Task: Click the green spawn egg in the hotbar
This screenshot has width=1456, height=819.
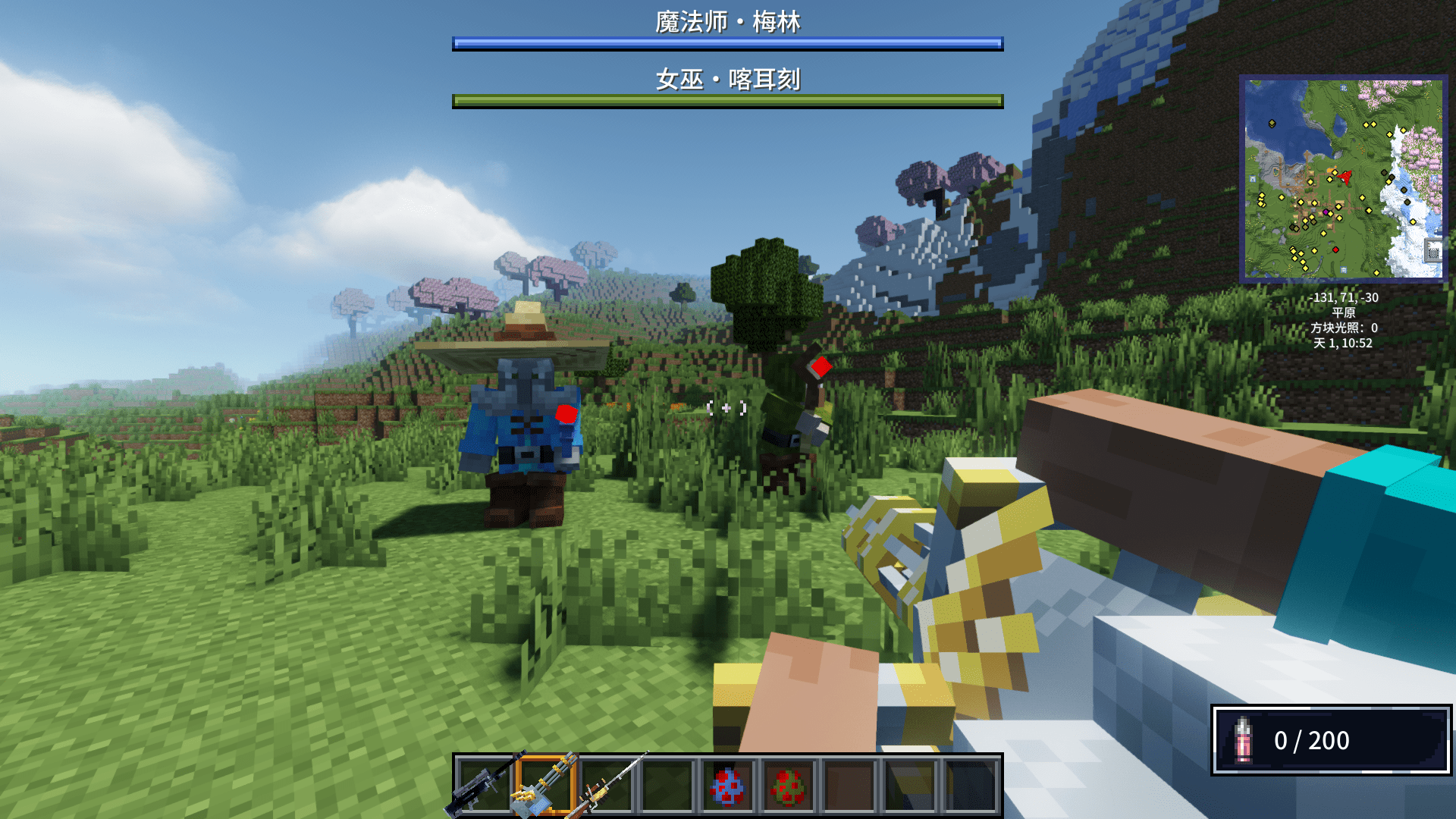Action: [x=789, y=787]
